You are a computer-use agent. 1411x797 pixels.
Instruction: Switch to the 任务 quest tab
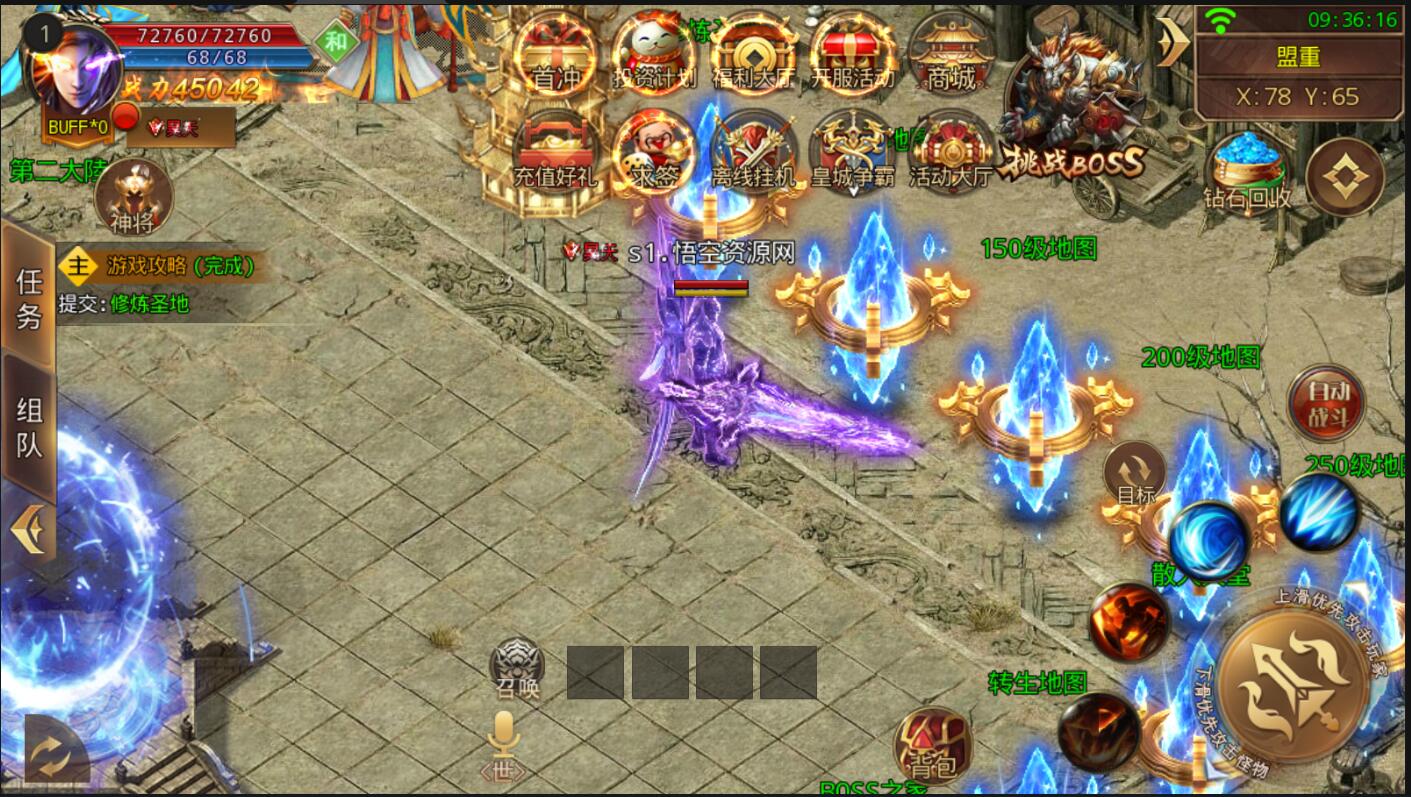click(29, 297)
